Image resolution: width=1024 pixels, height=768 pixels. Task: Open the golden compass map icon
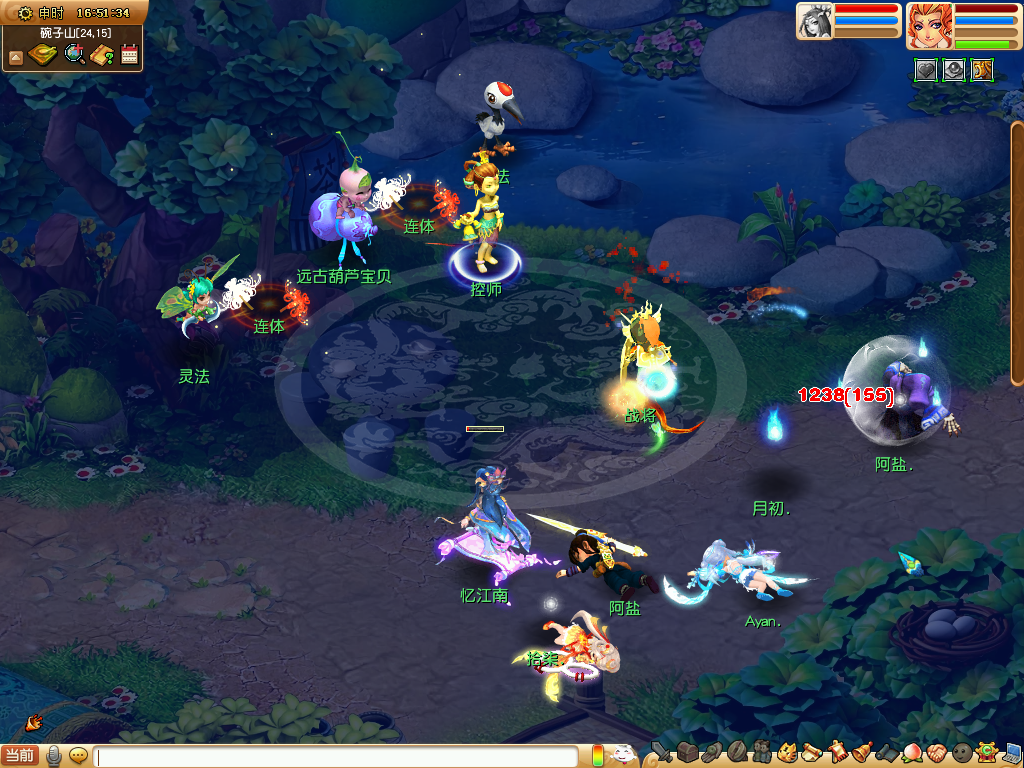43,54
